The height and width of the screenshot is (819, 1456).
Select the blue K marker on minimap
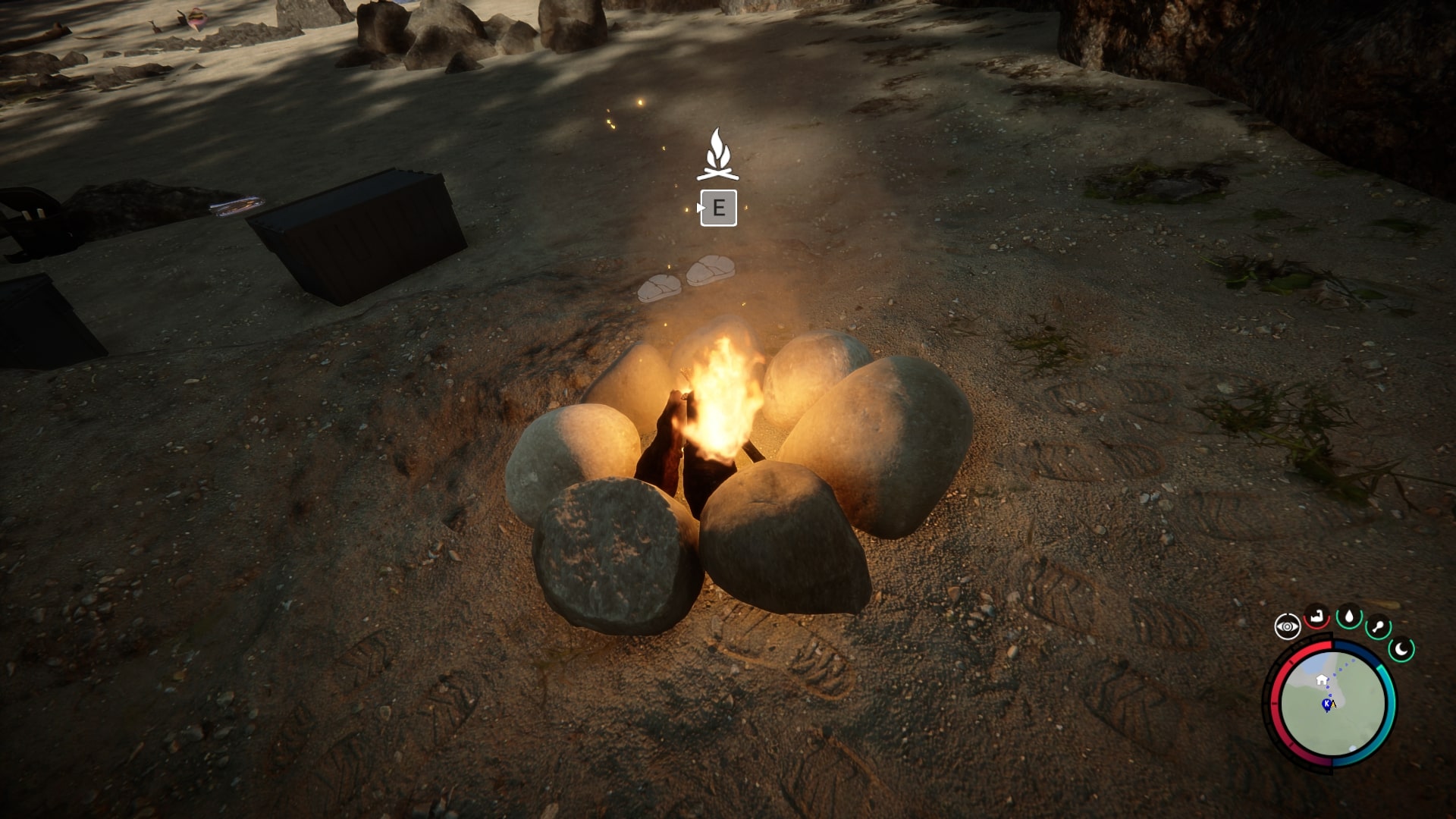click(1327, 704)
